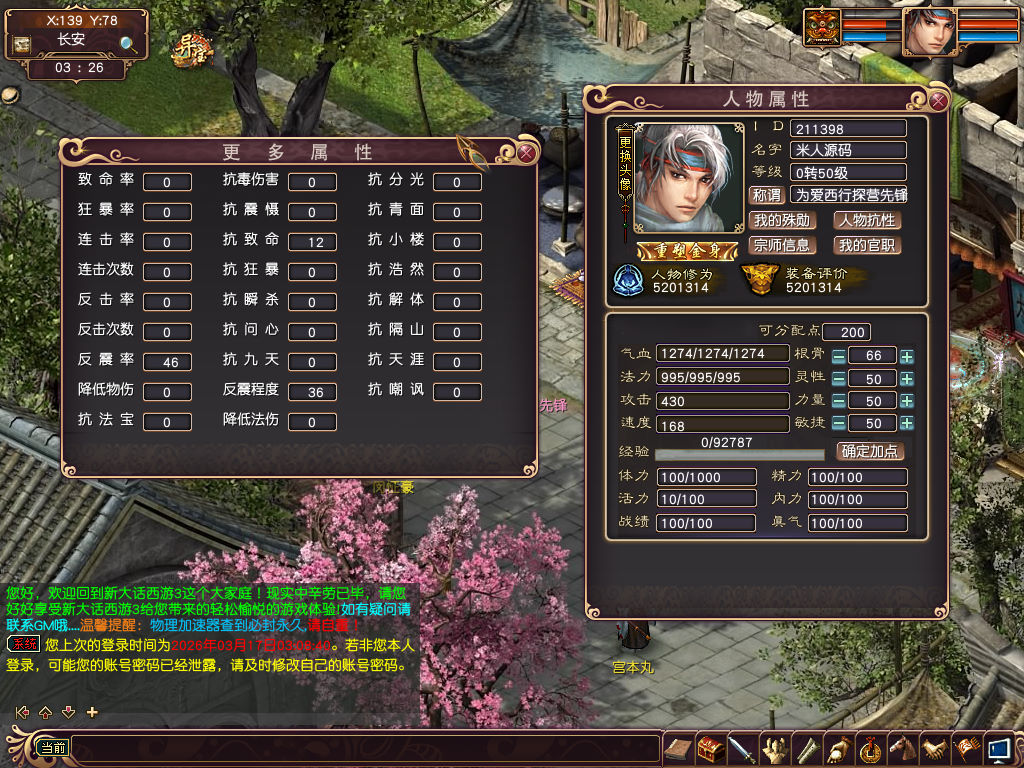View 我的官职 official rank
This screenshot has height=768, width=1024.
867,245
